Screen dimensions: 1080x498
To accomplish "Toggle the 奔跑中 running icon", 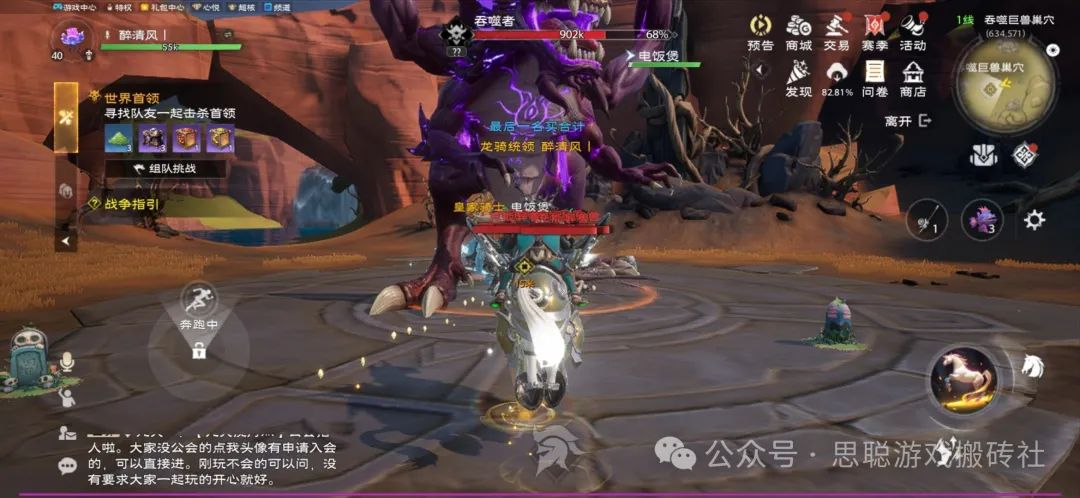I will point(199,300).
